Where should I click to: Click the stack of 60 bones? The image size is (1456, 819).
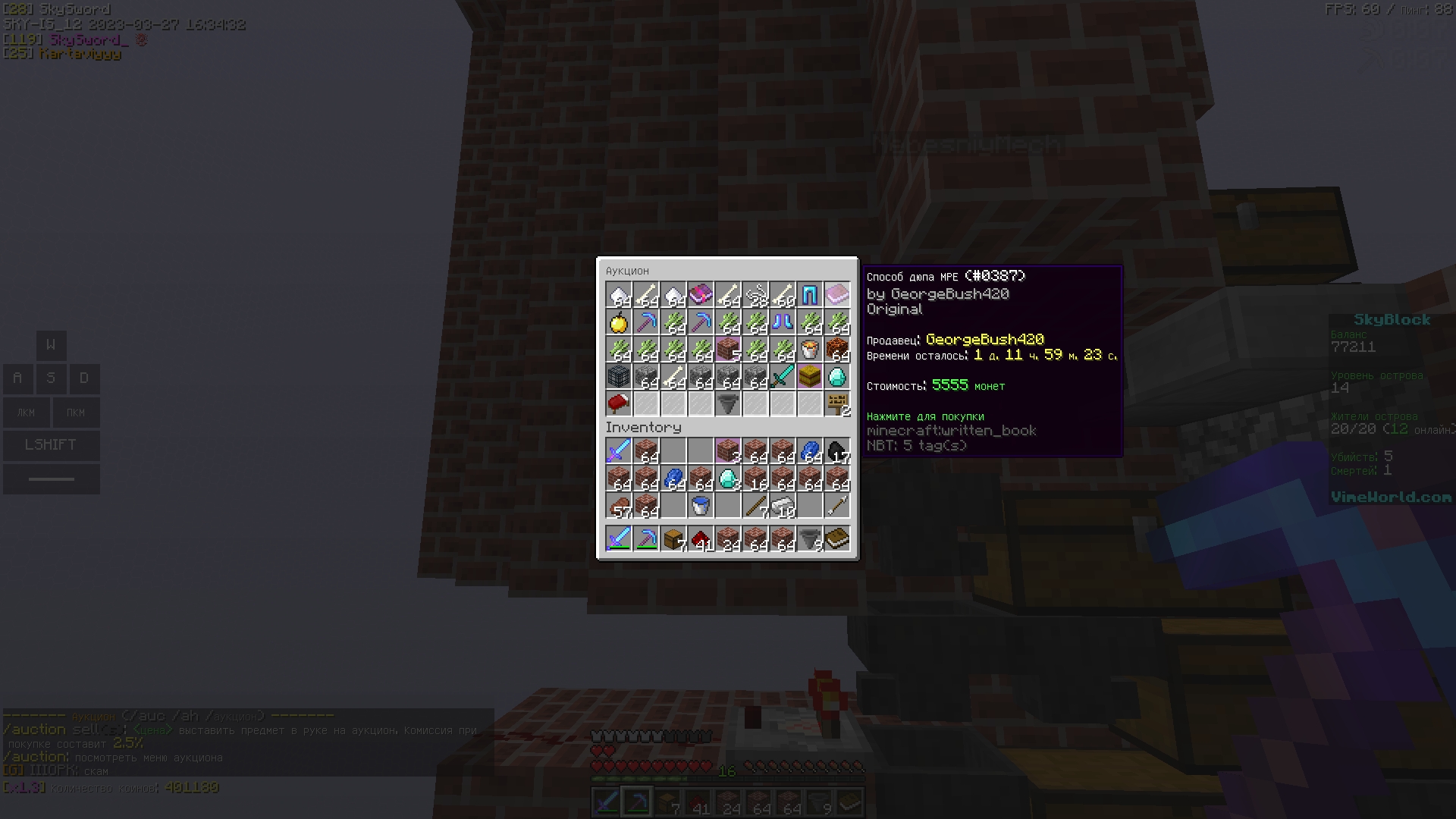(x=783, y=295)
